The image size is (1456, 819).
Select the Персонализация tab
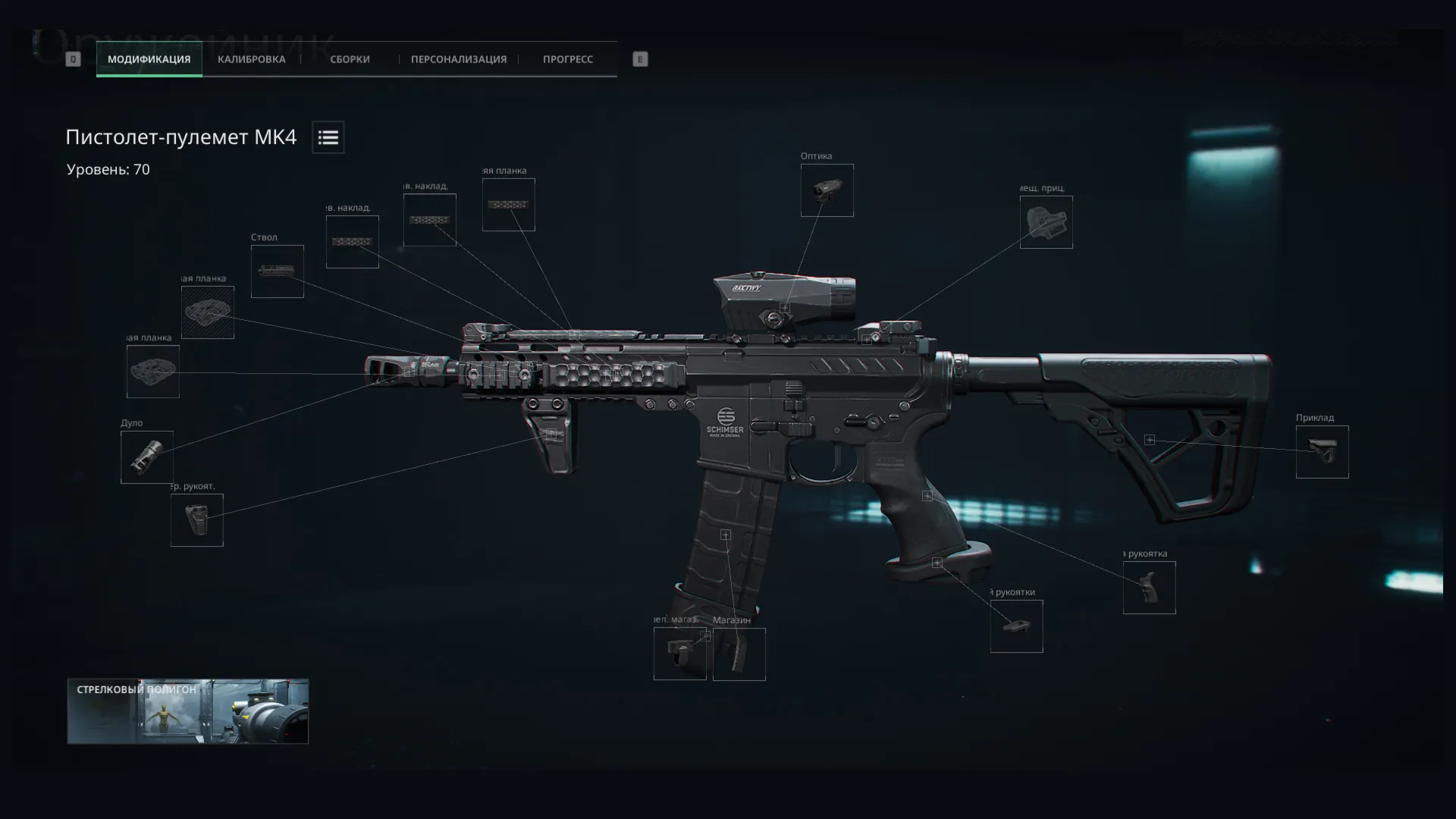coord(458,59)
